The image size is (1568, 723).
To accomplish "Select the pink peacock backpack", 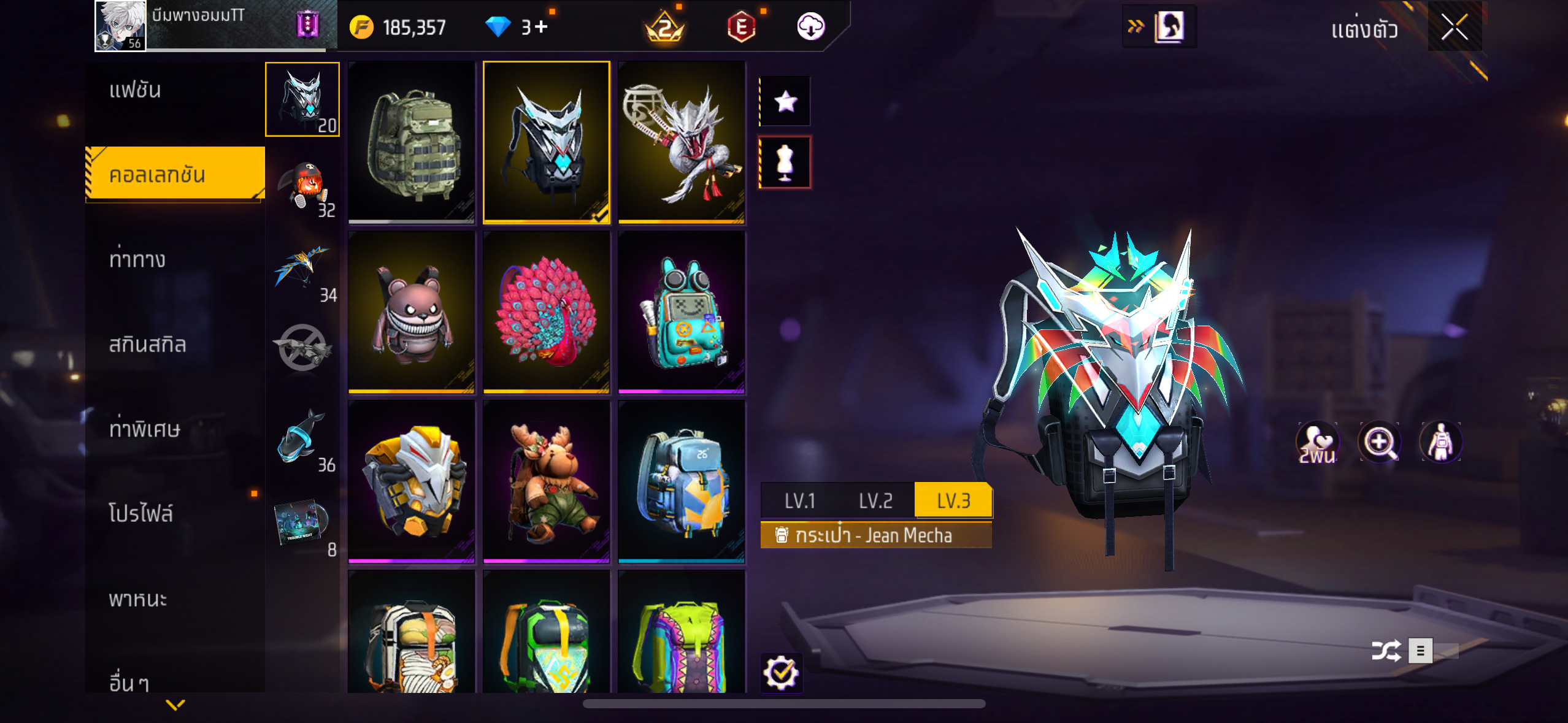I will (547, 312).
